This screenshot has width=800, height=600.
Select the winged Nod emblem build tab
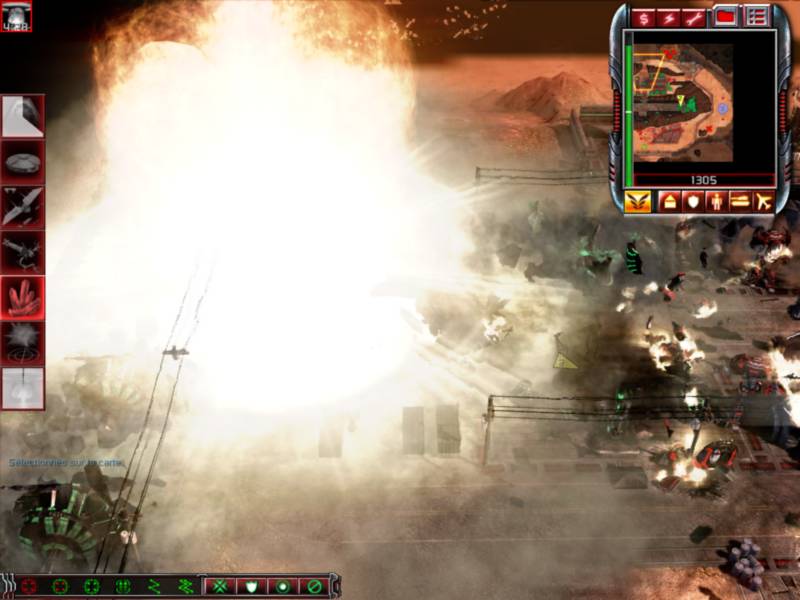tap(637, 202)
